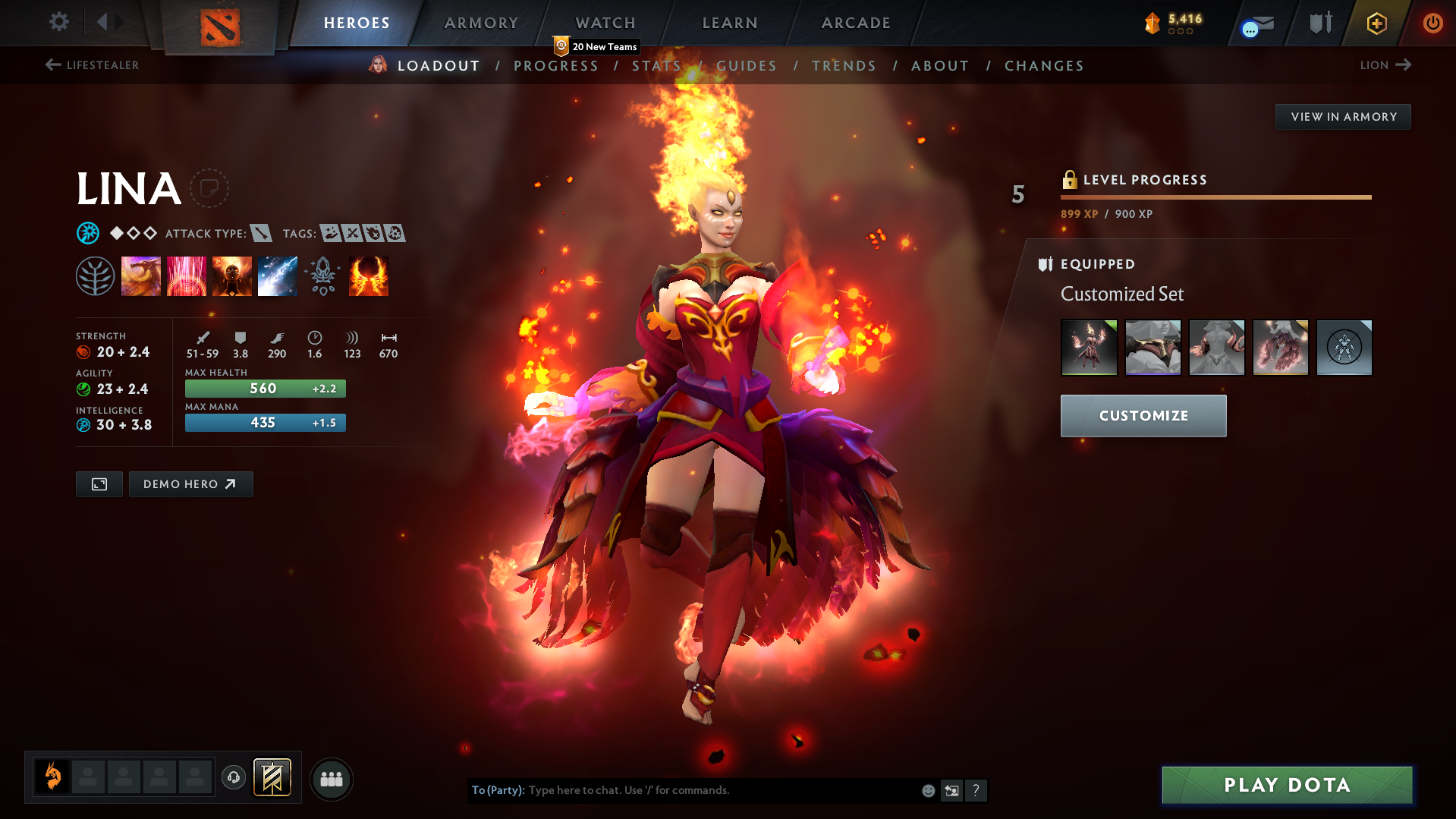Switch to the STATS tab
This screenshot has width=1456, height=819.
[657, 65]
